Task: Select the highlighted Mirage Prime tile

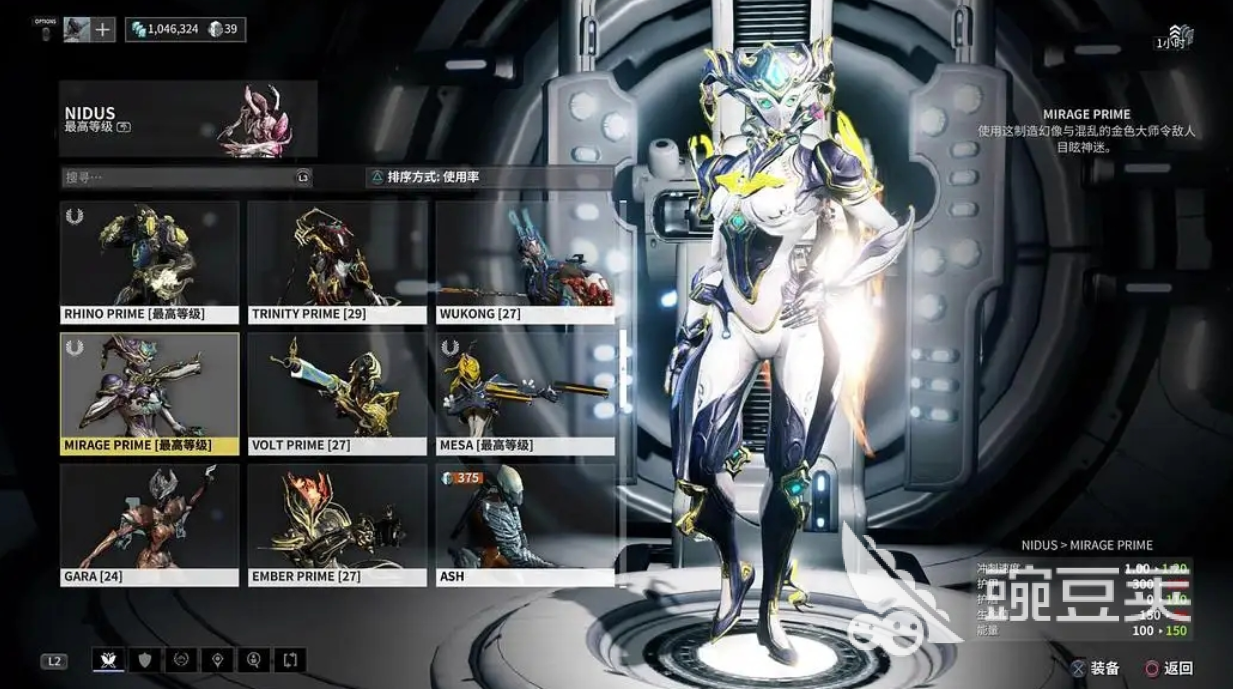Action: point(150,393)
